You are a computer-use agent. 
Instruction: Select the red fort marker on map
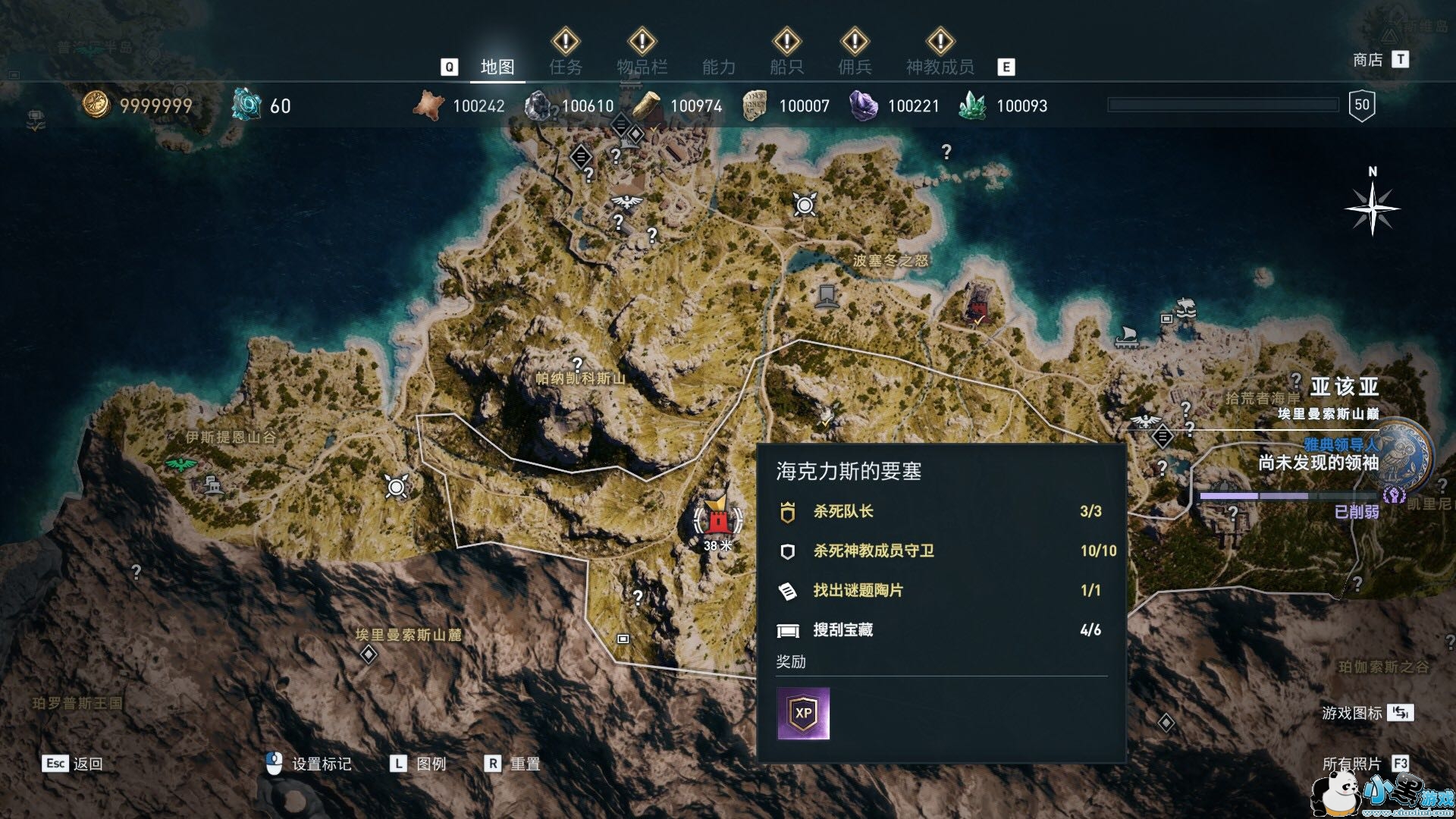tap(715, 520)
